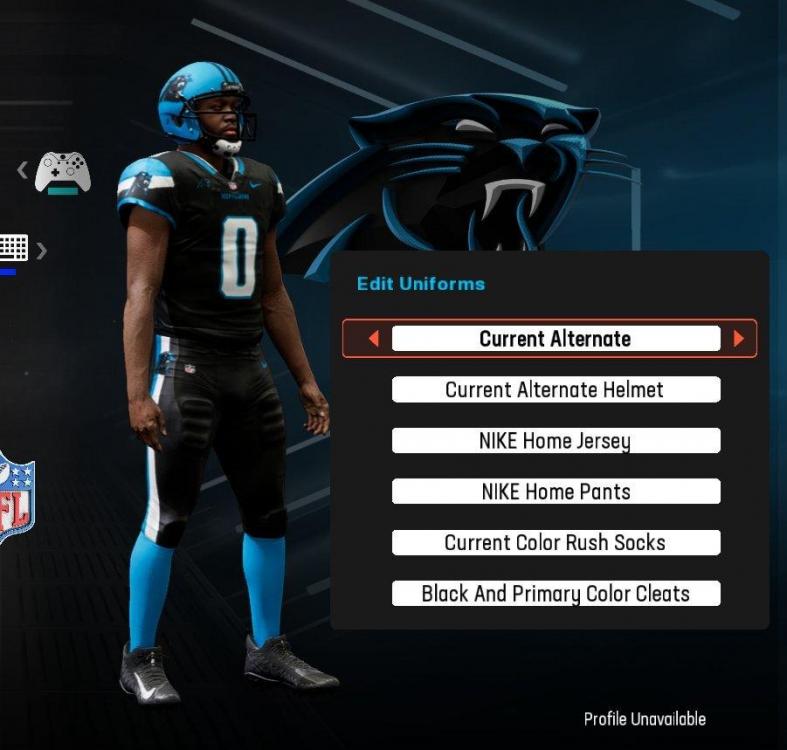Click the right arrow beside Current Alternate

(739, 339)
